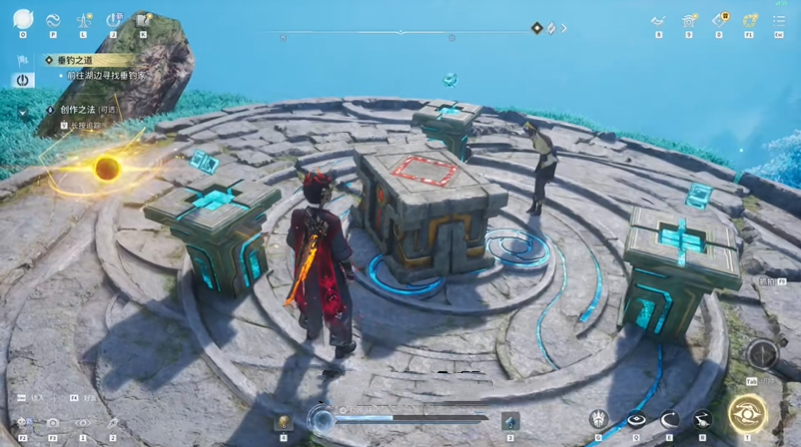Viewport: 801px width, 447px height.
Task: Expand the quest tracker down arrow
Action: 22,113
